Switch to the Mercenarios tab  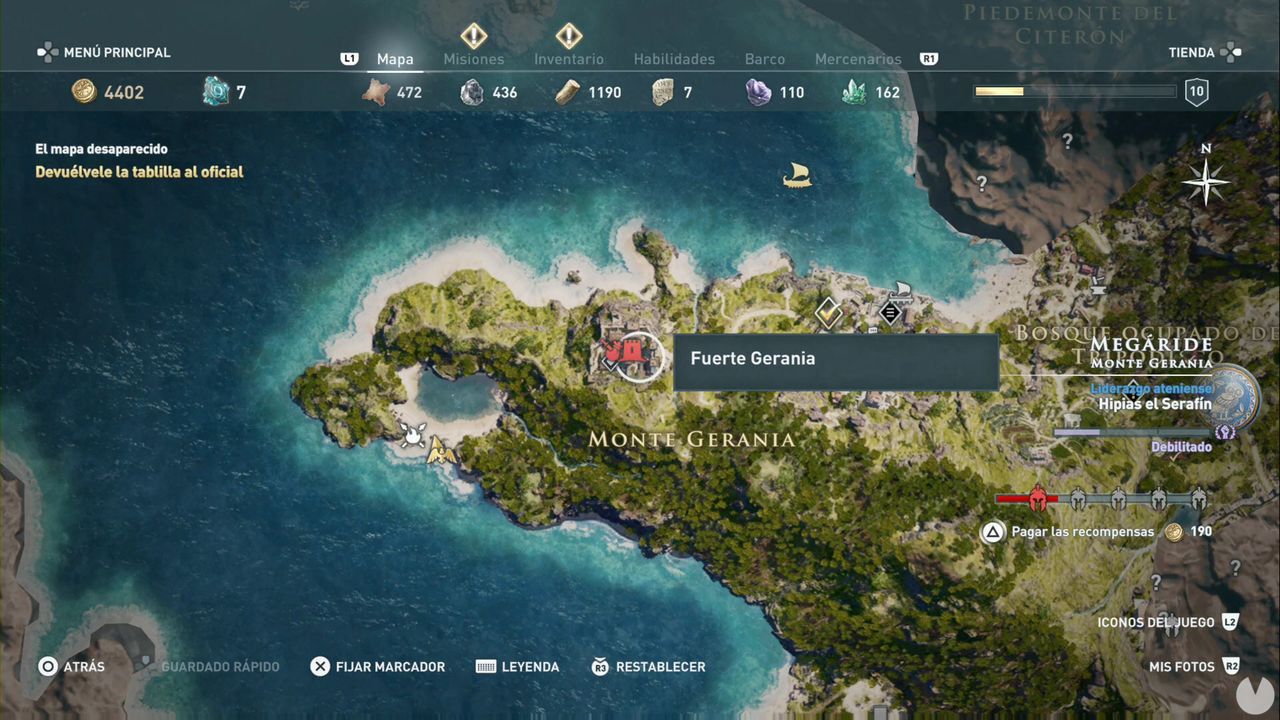858,59
